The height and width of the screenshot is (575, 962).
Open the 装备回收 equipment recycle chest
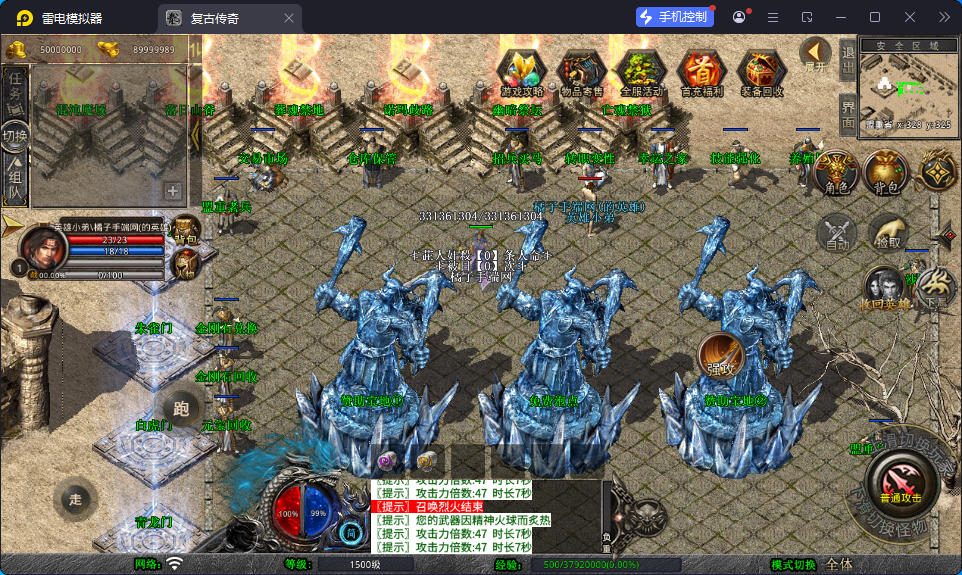click(x=762, y=72)
